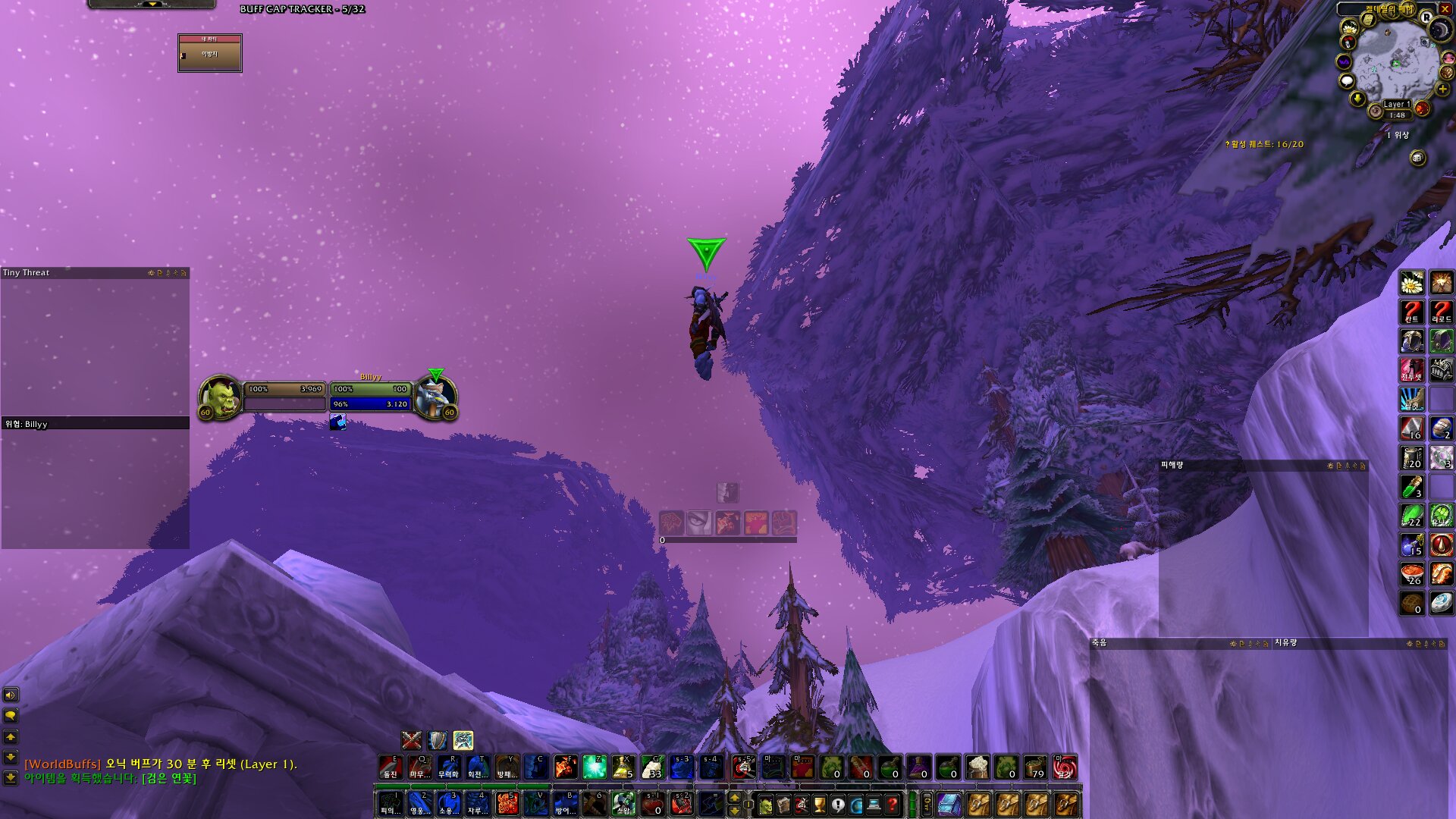The image size is (1456, 819).
Task: Open the red question mark help button
Action: click(x=893, y=805)
